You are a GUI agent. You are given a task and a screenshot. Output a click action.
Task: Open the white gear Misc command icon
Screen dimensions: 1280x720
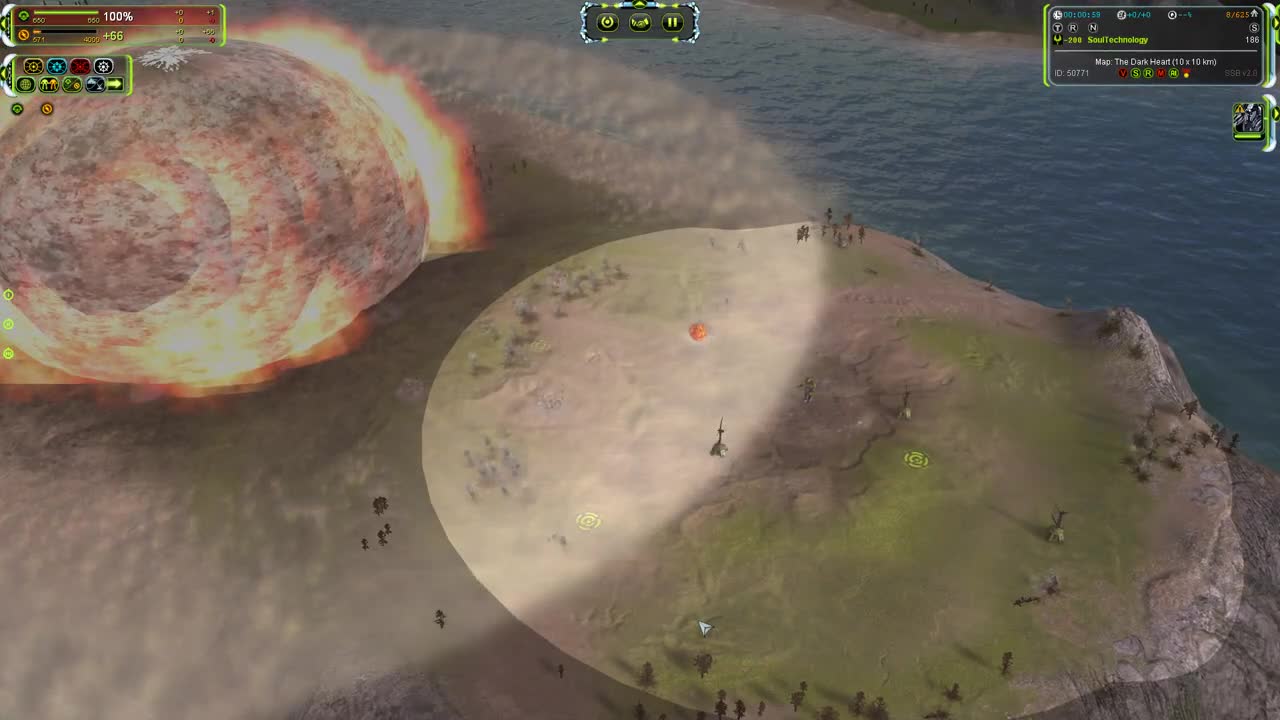point(103,66)
